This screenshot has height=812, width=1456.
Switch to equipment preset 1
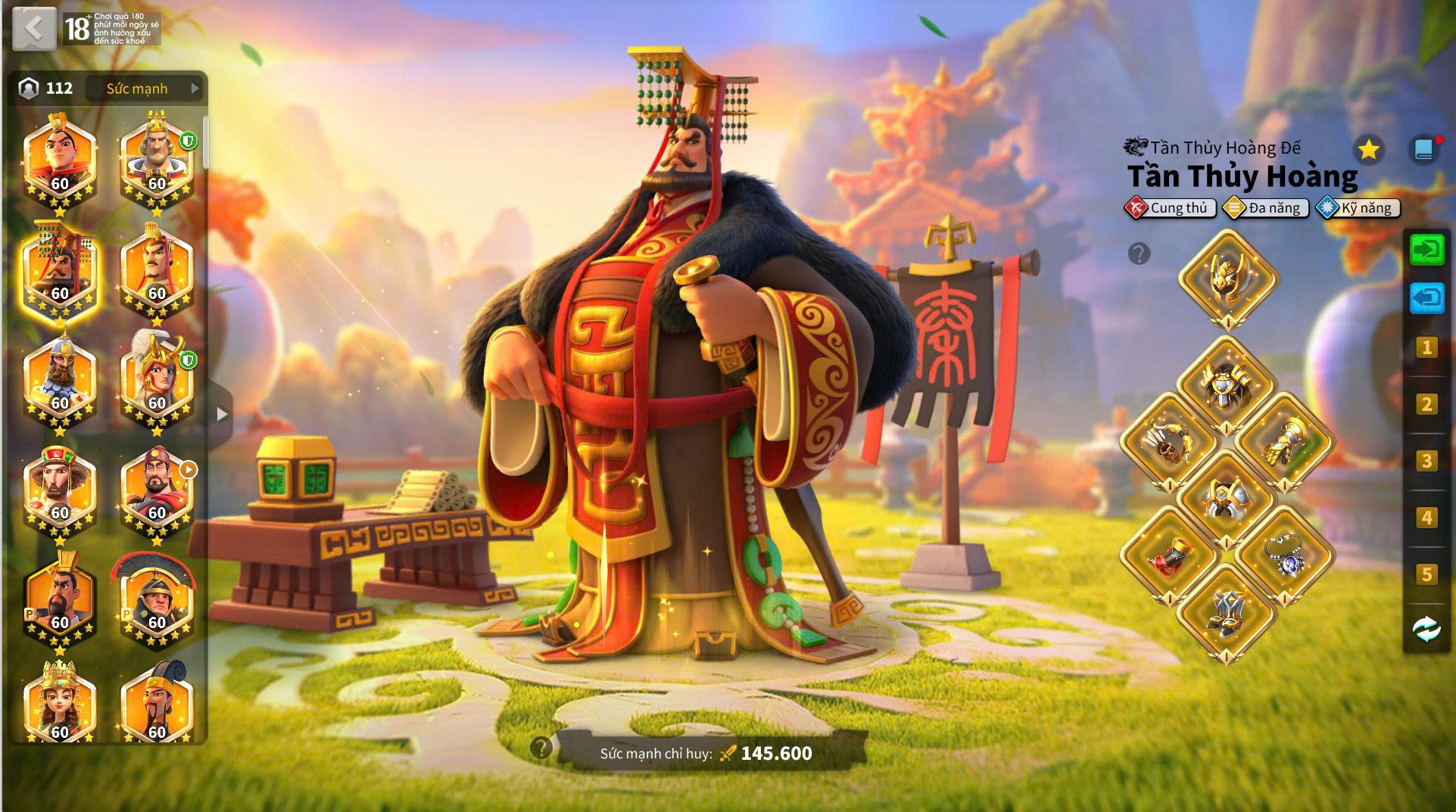click(x=1426, y=347)
